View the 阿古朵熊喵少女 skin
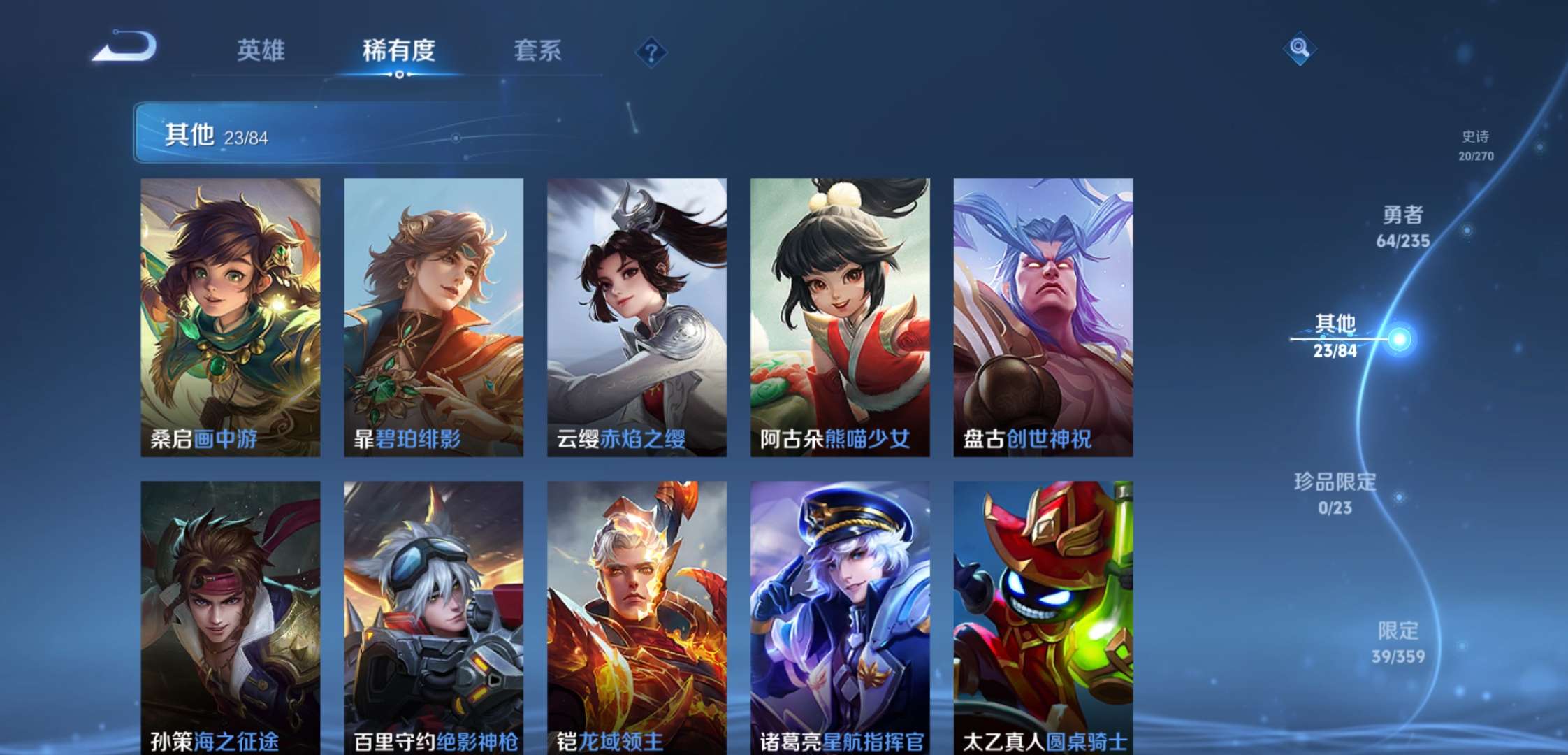This screenshot has width=1568, height=755. [x=841, y=315]
